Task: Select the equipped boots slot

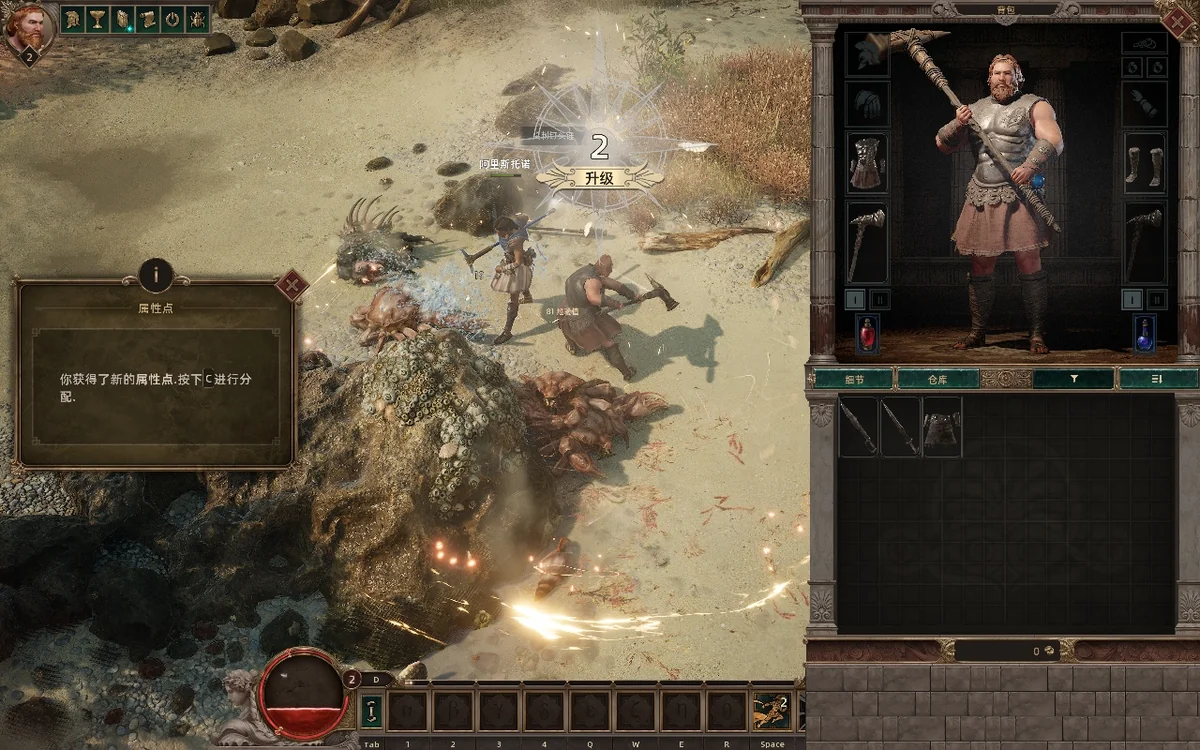Action: (1144, 163)
